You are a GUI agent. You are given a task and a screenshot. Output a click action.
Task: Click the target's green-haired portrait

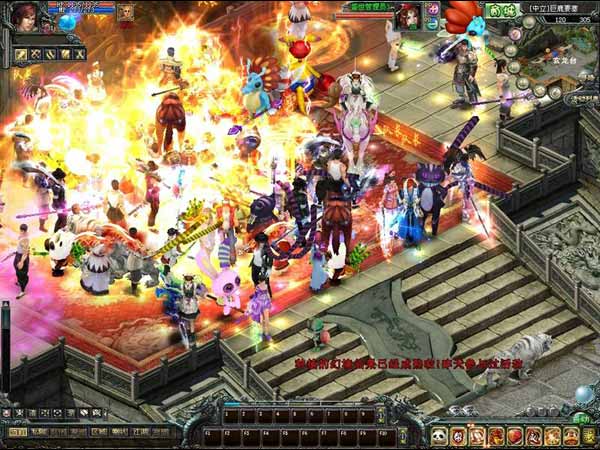point(408,16)
